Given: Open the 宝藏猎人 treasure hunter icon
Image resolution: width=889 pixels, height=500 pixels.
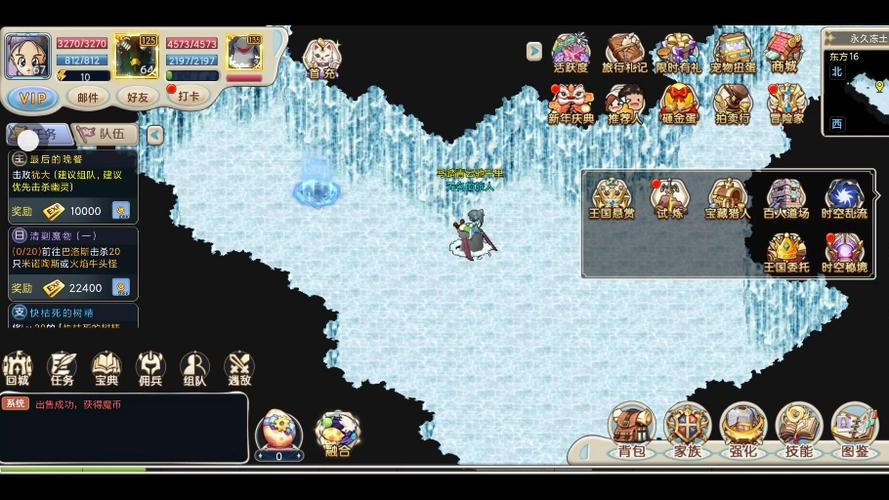Looking at the screenshot, I should click(x=727, y=198).
